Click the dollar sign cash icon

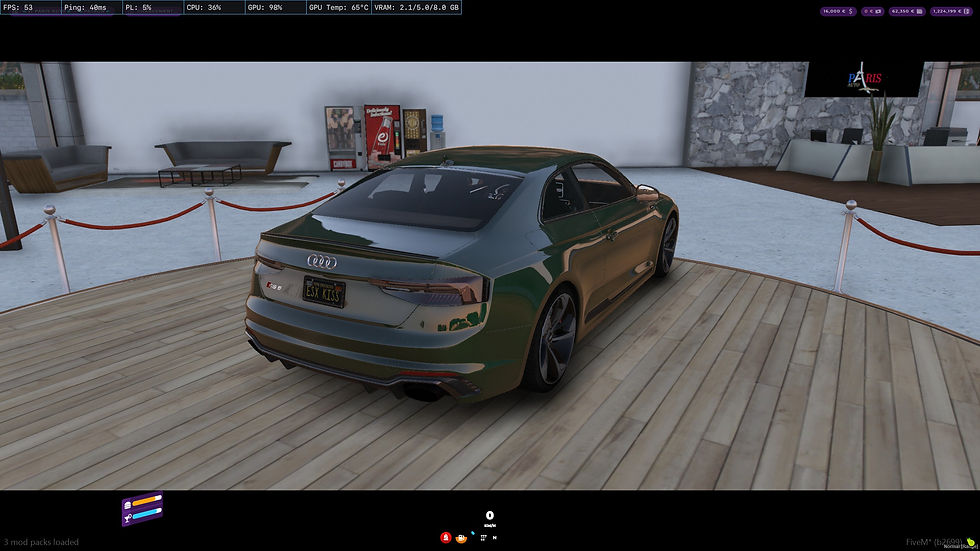click(x=851, y=11)
